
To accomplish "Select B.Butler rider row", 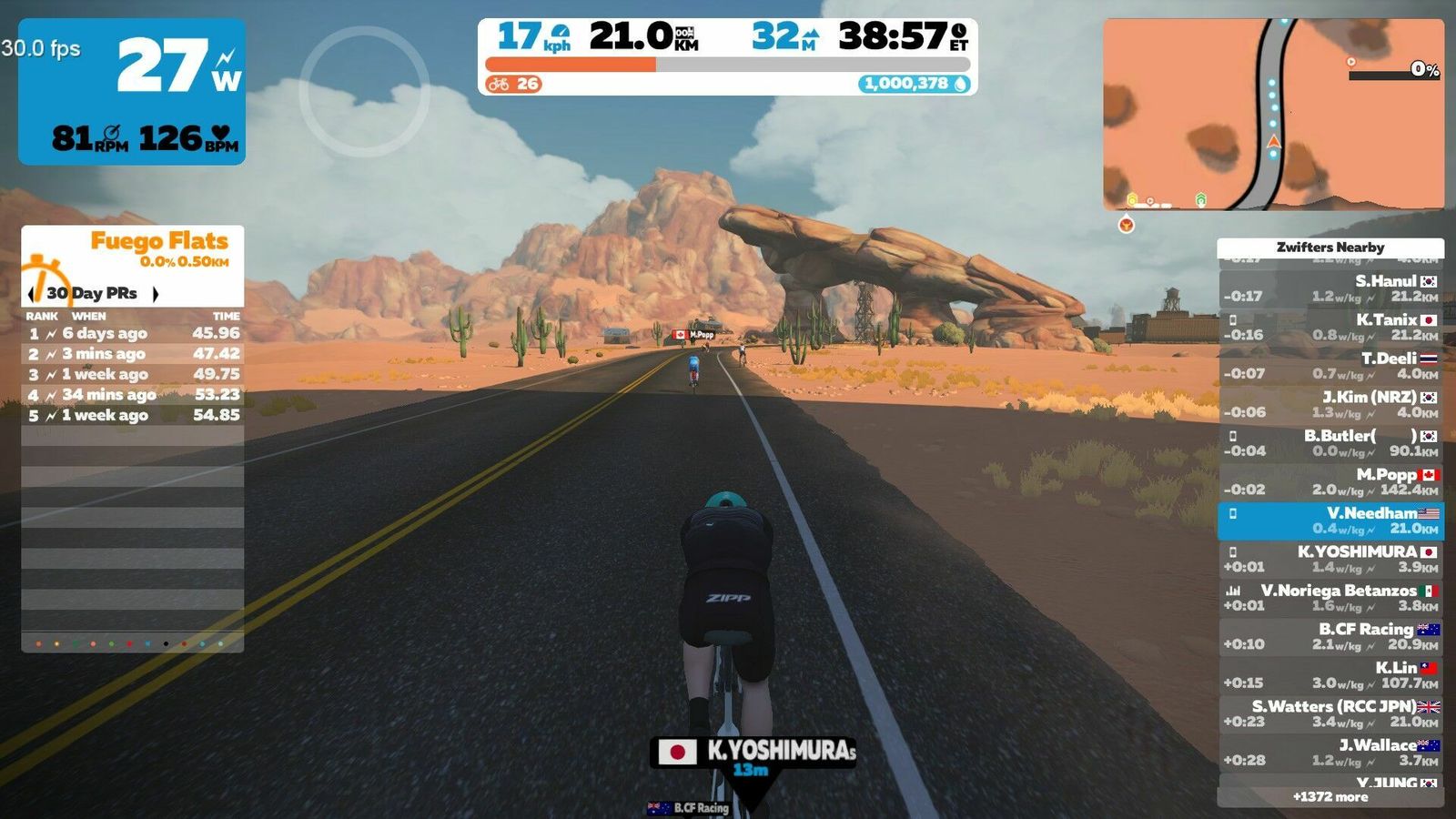I will (x=1330, y=443).
